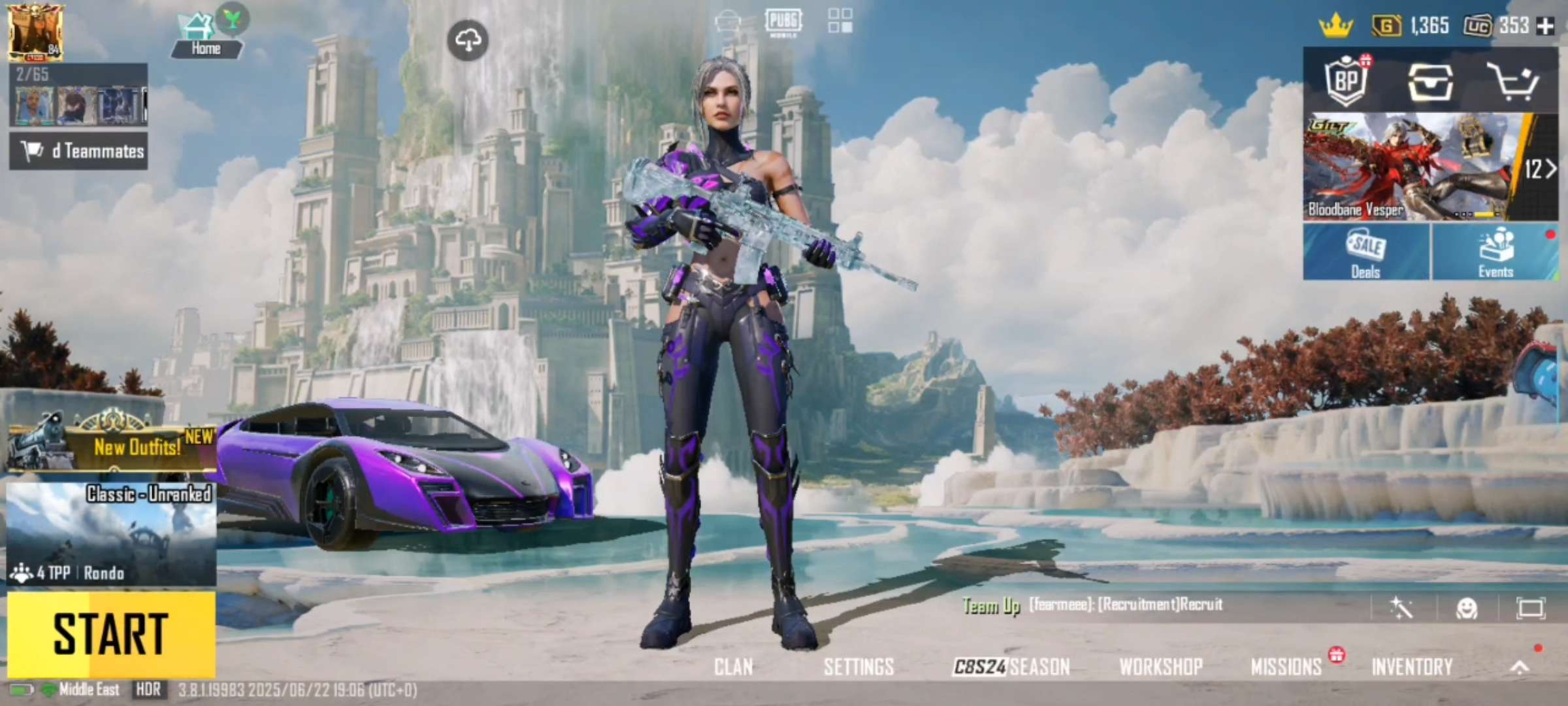Open the Inventory
Screen dimensions: 1568x706
pos(1411,667)
